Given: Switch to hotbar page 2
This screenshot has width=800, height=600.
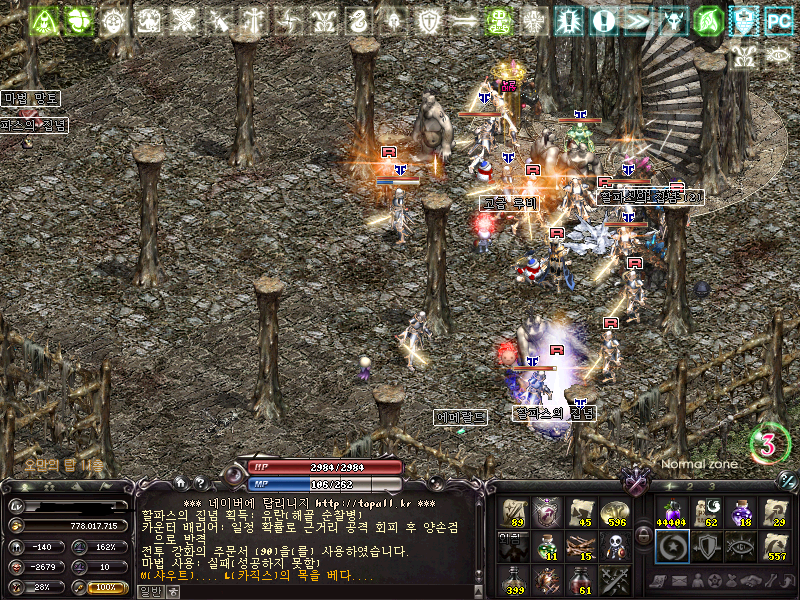Looking at the screenshot, I should [x=688, y=486].
